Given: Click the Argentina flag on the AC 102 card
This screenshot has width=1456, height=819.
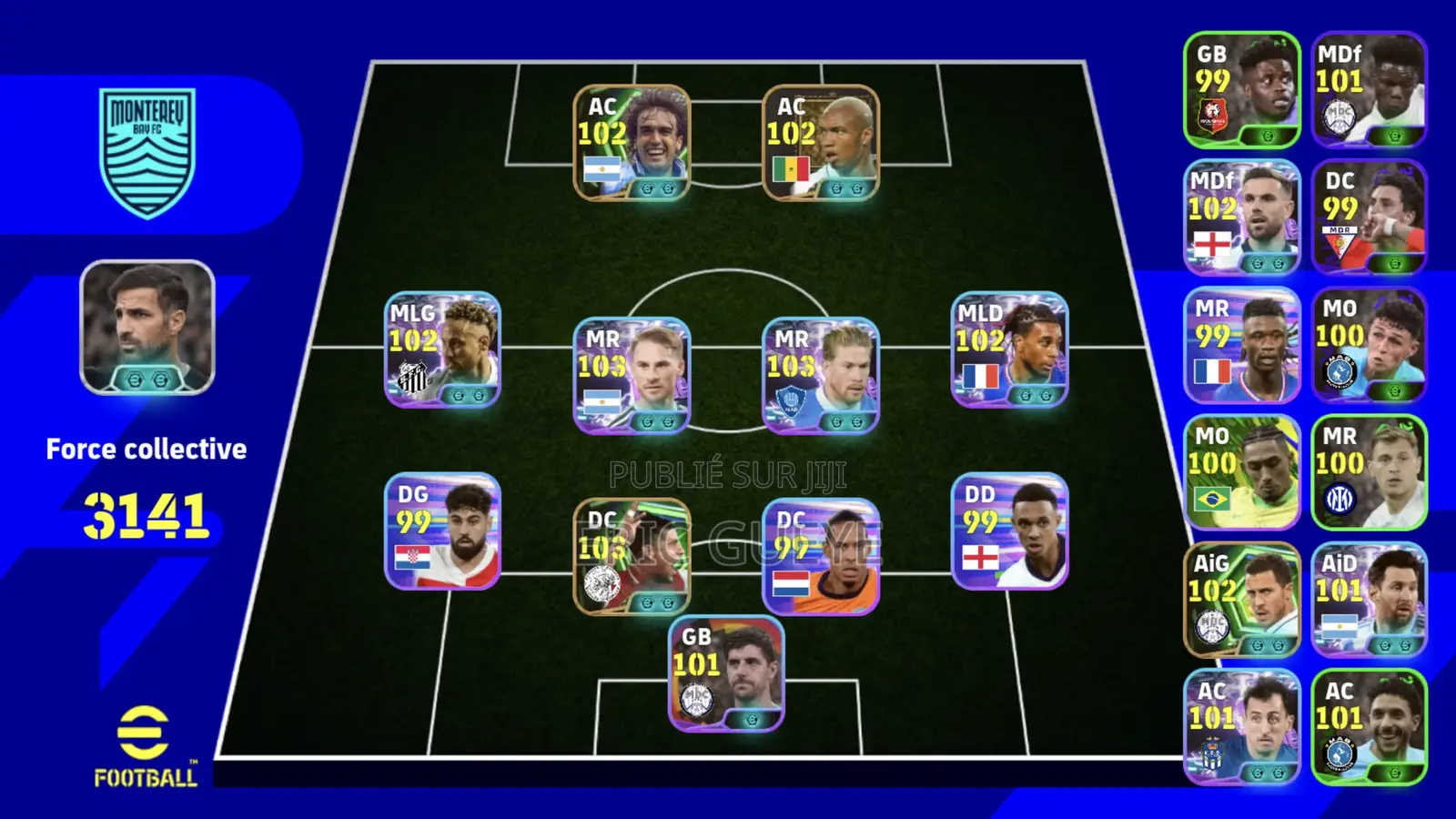Looking at the screenshot, I should [605, 167].
